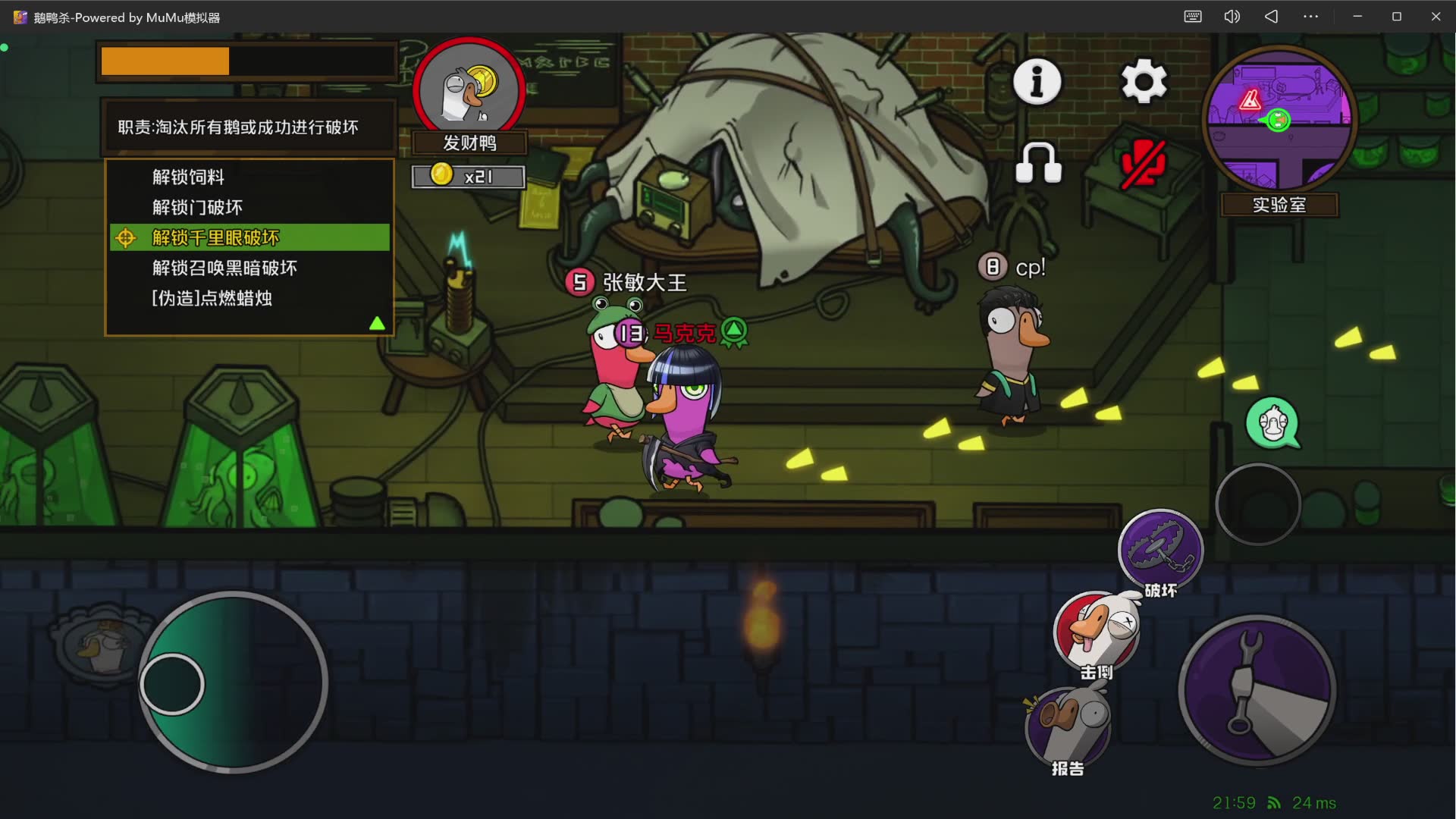1456x819 pixels.
Task: Select 解锁召唤黑暗破坏 task entry
Action: pyautogui.click(x=224, y=268)
